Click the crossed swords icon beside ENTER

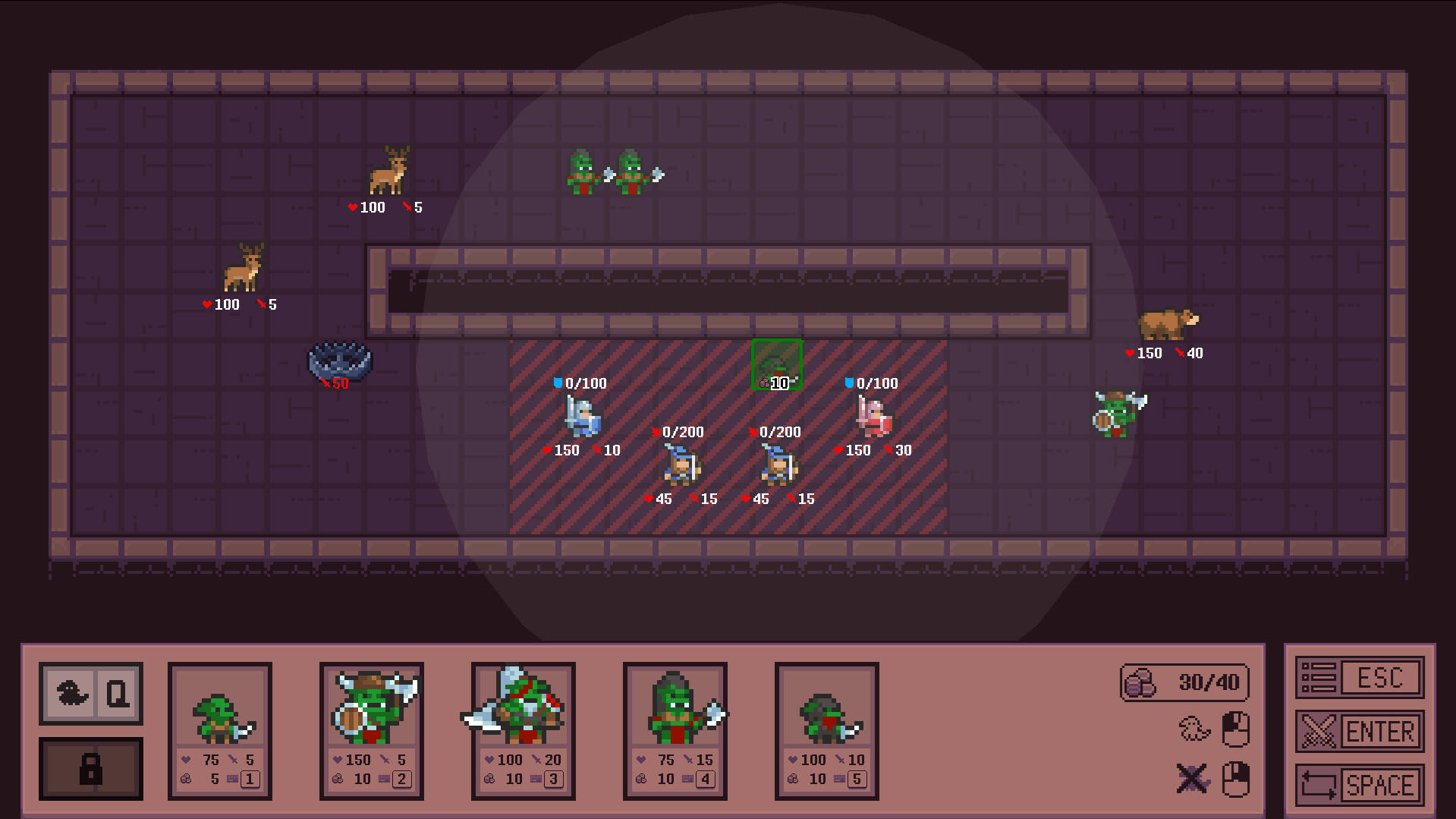(1318, 731)
